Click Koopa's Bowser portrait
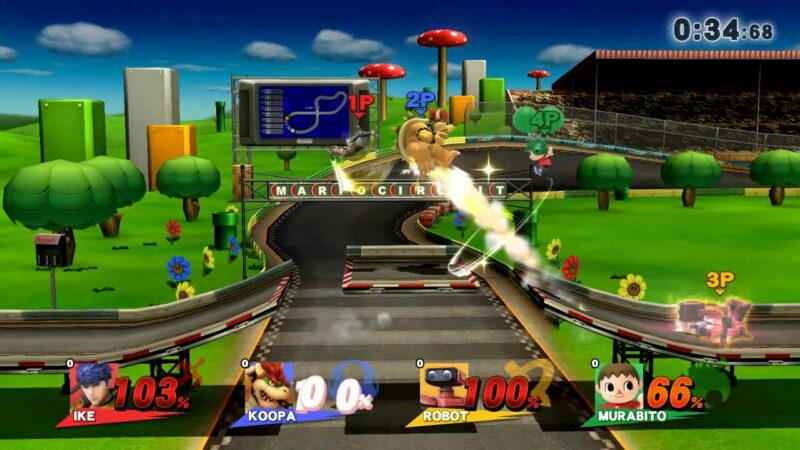 [268, 388]
